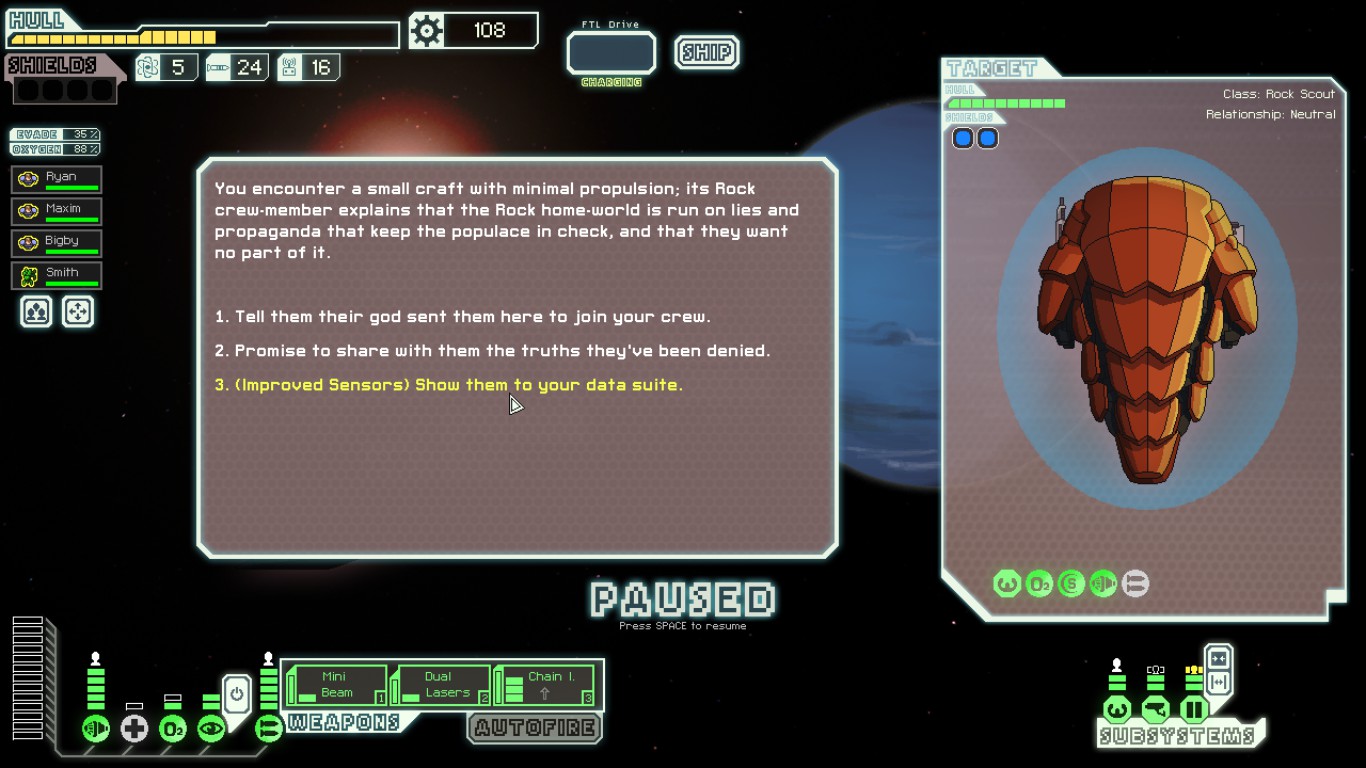Image resolution: width=1366 pixels, height=768 pixels.
Task: Click the O2 oxygen system icon
Action: click(x=173, y=729)
